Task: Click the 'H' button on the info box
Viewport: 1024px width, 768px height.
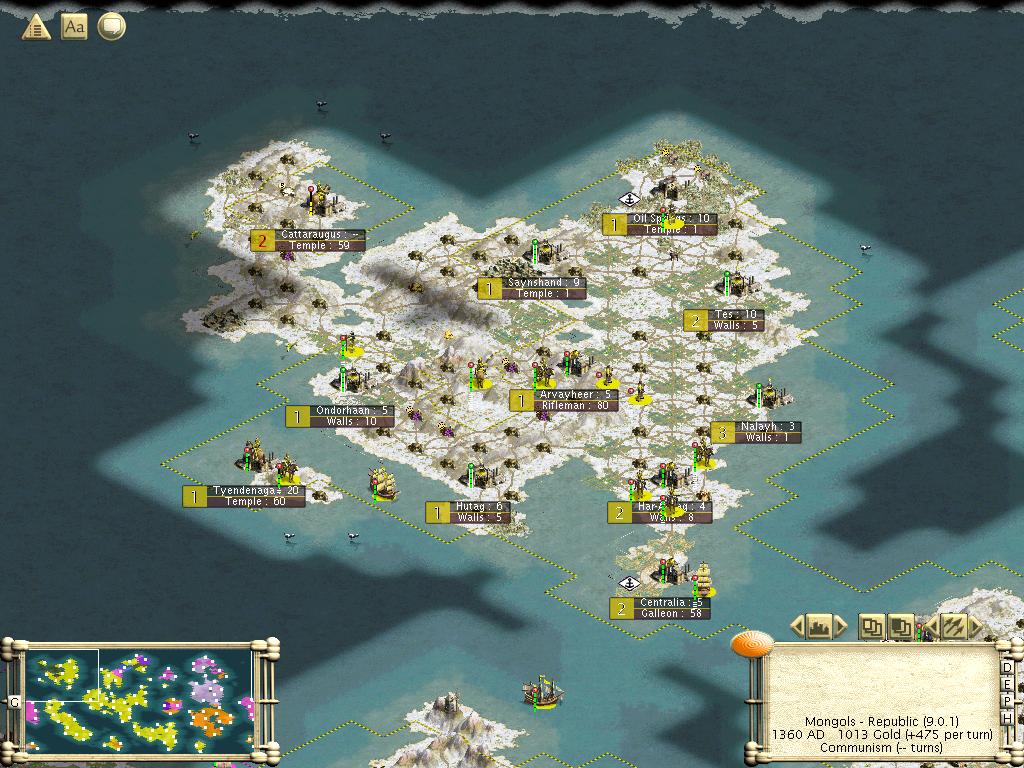Action: (x=1008, y=716)
